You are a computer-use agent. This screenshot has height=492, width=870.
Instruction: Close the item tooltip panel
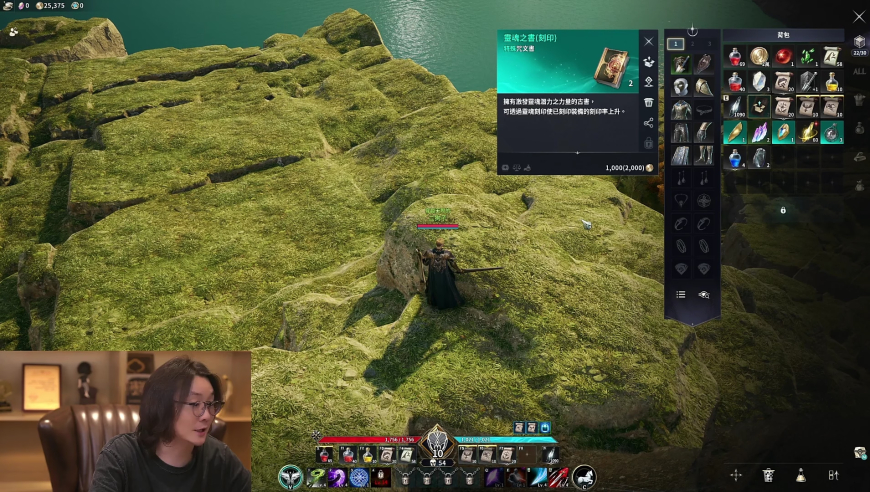pos(648,41)
